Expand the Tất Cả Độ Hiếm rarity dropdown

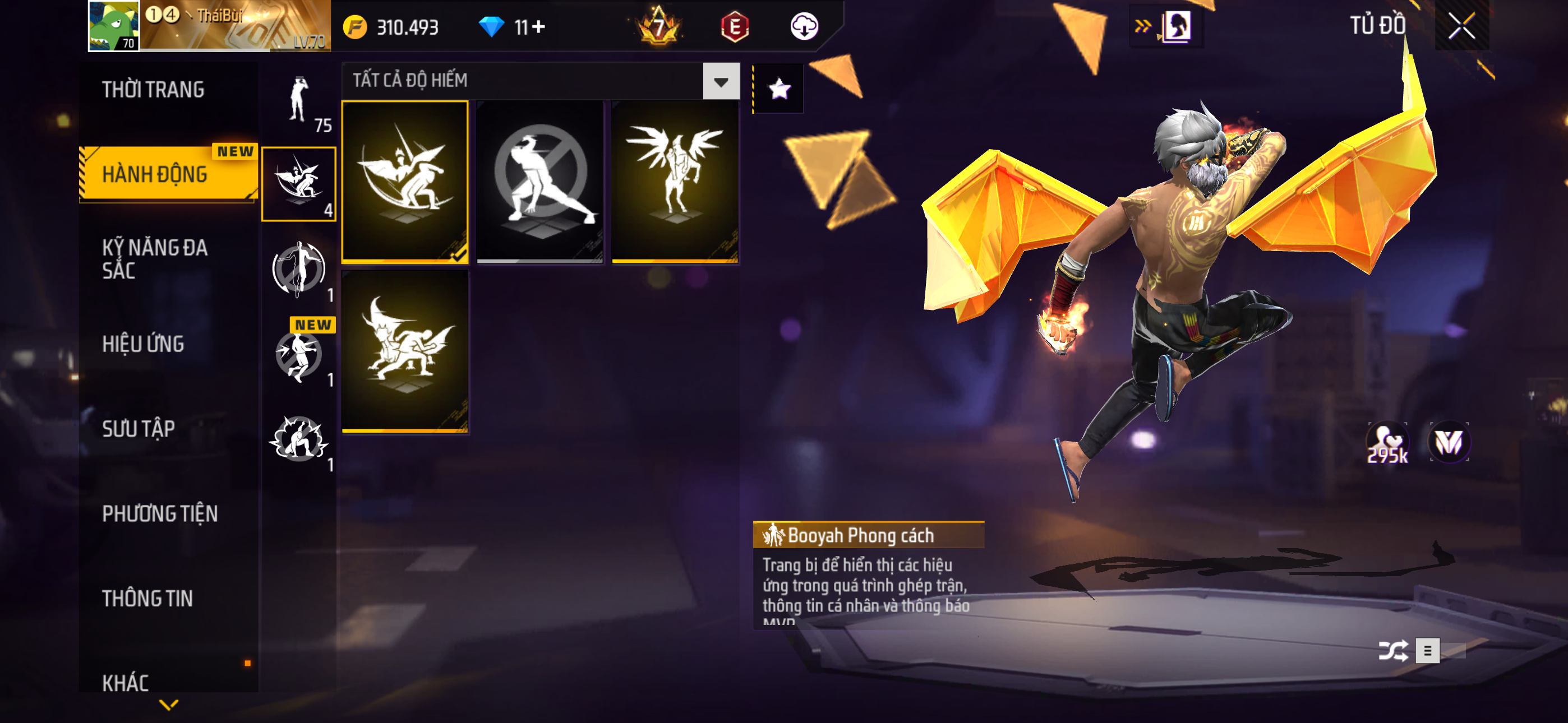pyautogui.click(x=721, y=81)
